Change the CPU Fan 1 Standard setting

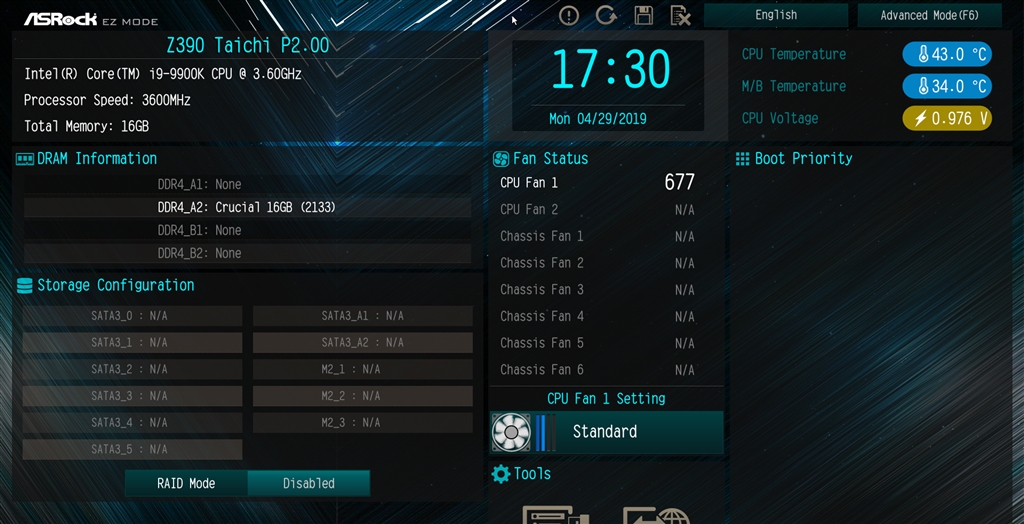[x=606, y=432]
